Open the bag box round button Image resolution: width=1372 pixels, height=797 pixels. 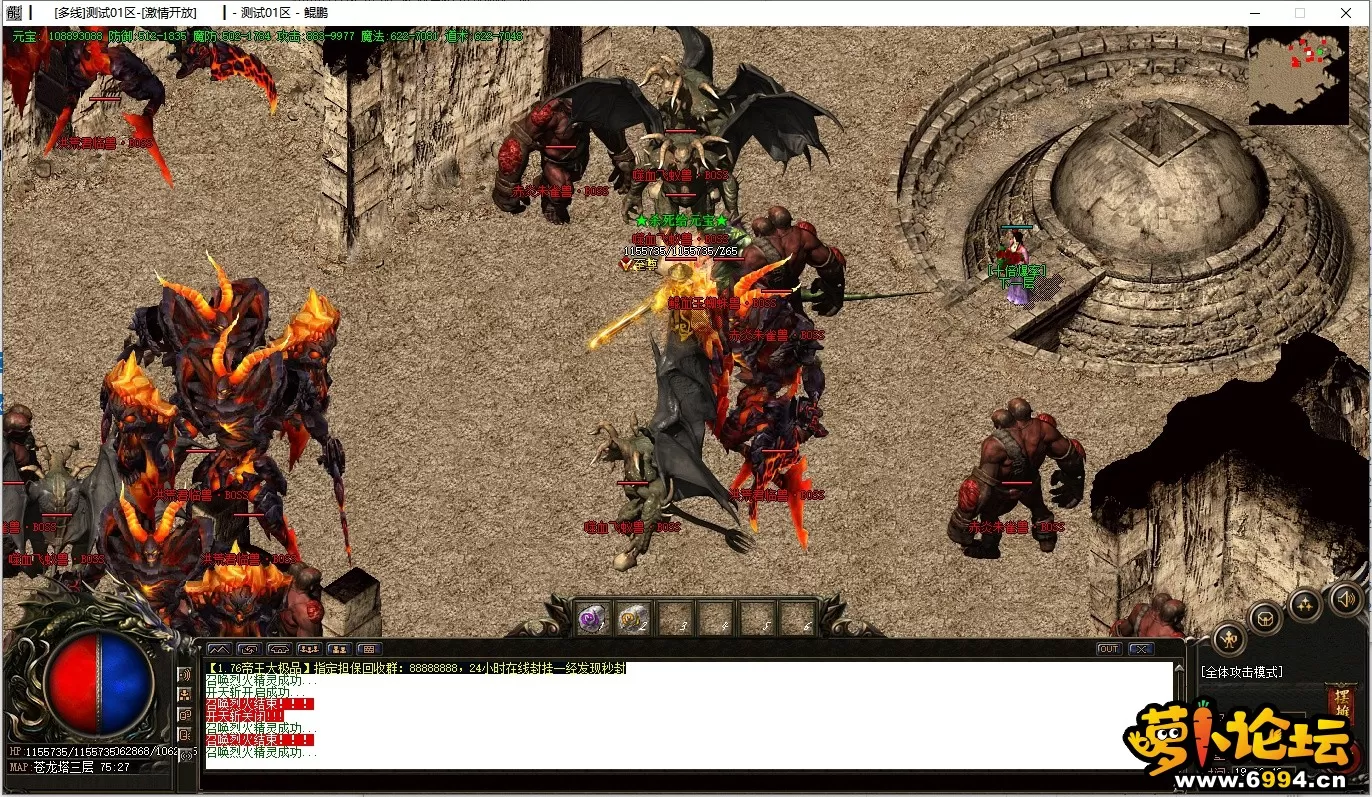[x=1266, y=617]
